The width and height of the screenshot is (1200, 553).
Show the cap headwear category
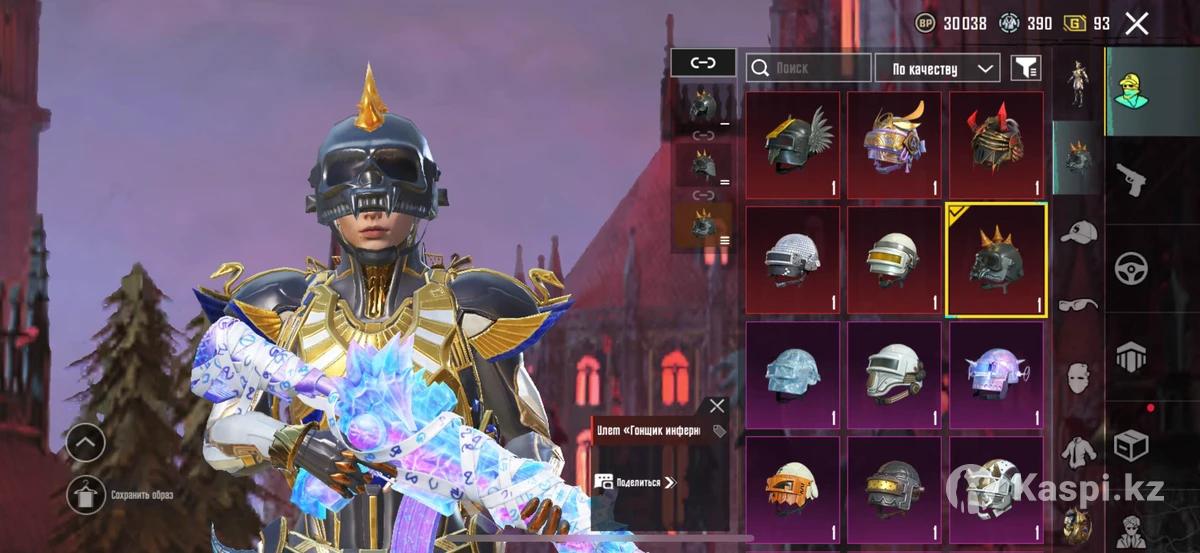point(1078,233)
